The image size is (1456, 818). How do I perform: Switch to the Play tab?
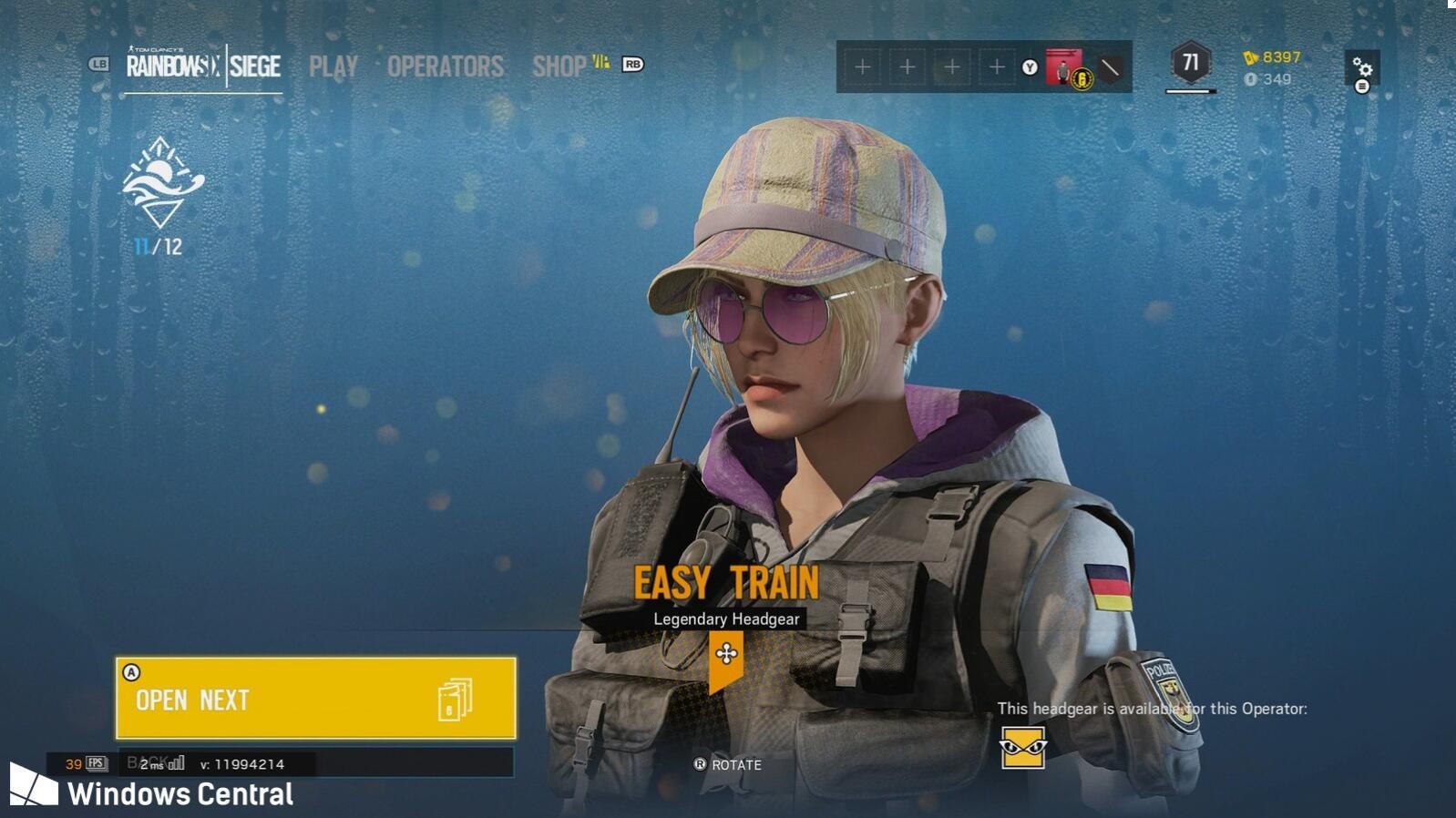tap(333, 66)
